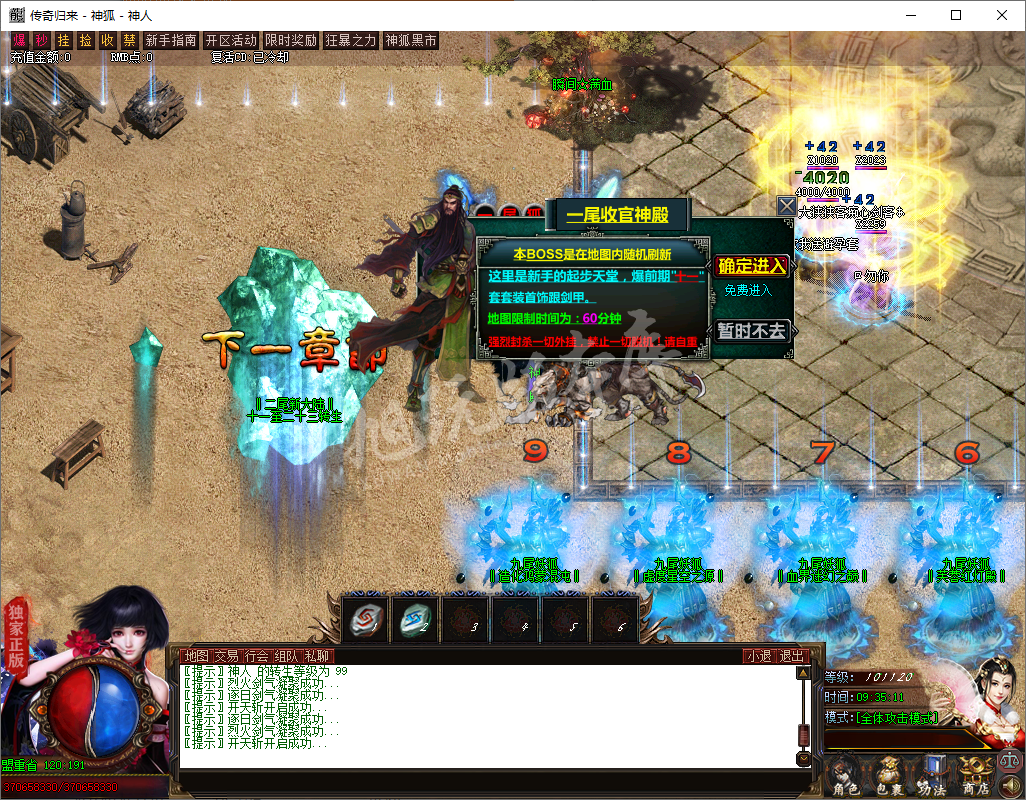Toggle the red 爆 button
The height and width of the screenshot is (800, 1026).
[x=19, y=41]
